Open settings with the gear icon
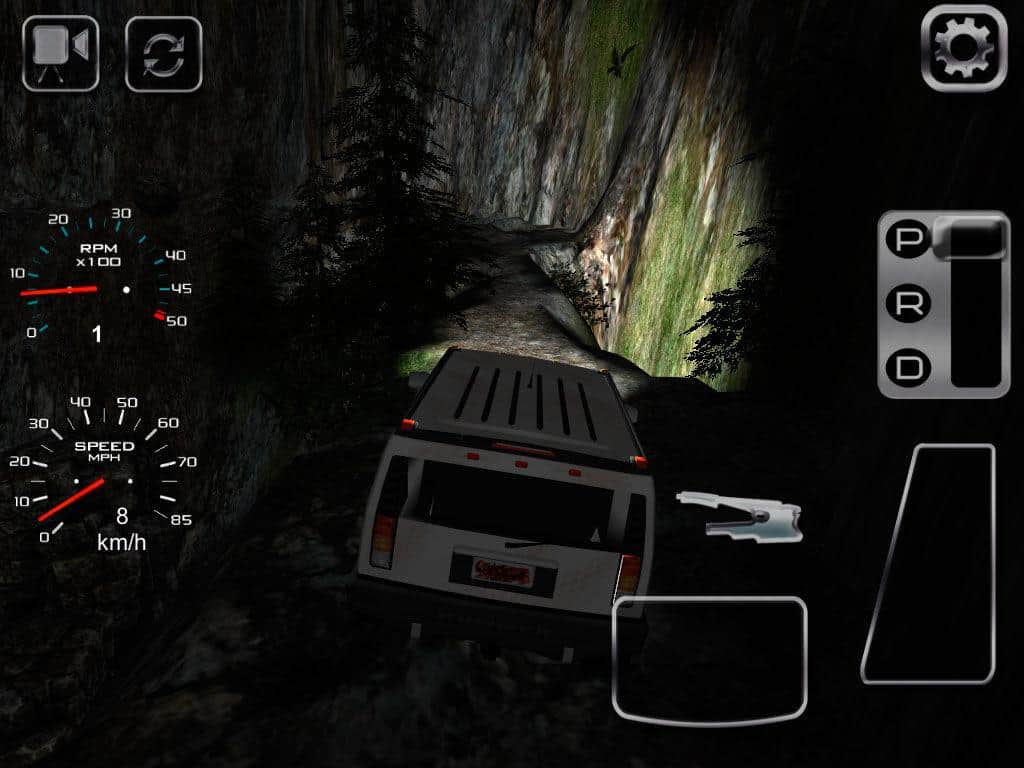Viewport: 1024px width, 768px height. click(x=963, y=48)
